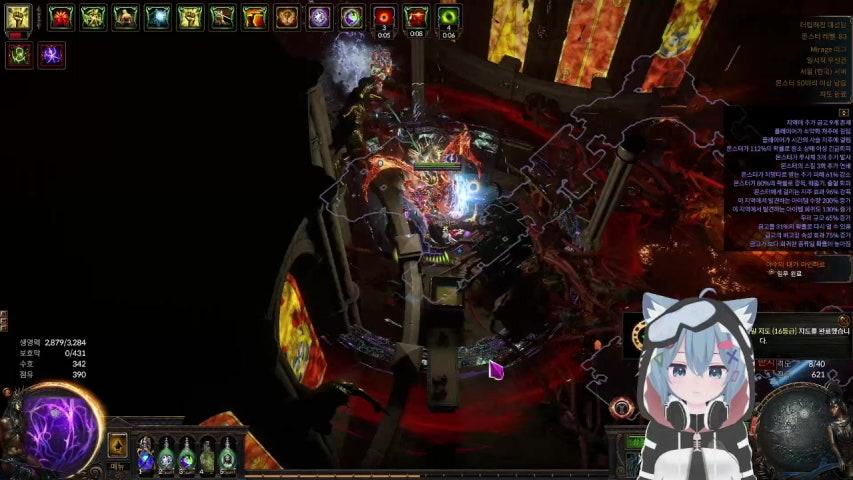Open the 메뉴 menu button
853x480 pixels.
click(118, 466)
